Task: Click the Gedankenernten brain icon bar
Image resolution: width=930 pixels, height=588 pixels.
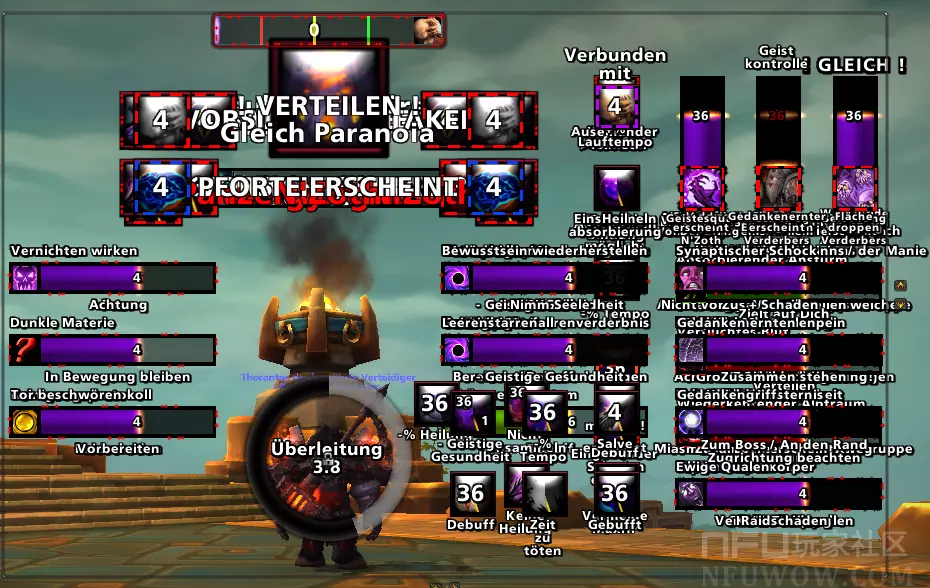Action: point(780,350)
